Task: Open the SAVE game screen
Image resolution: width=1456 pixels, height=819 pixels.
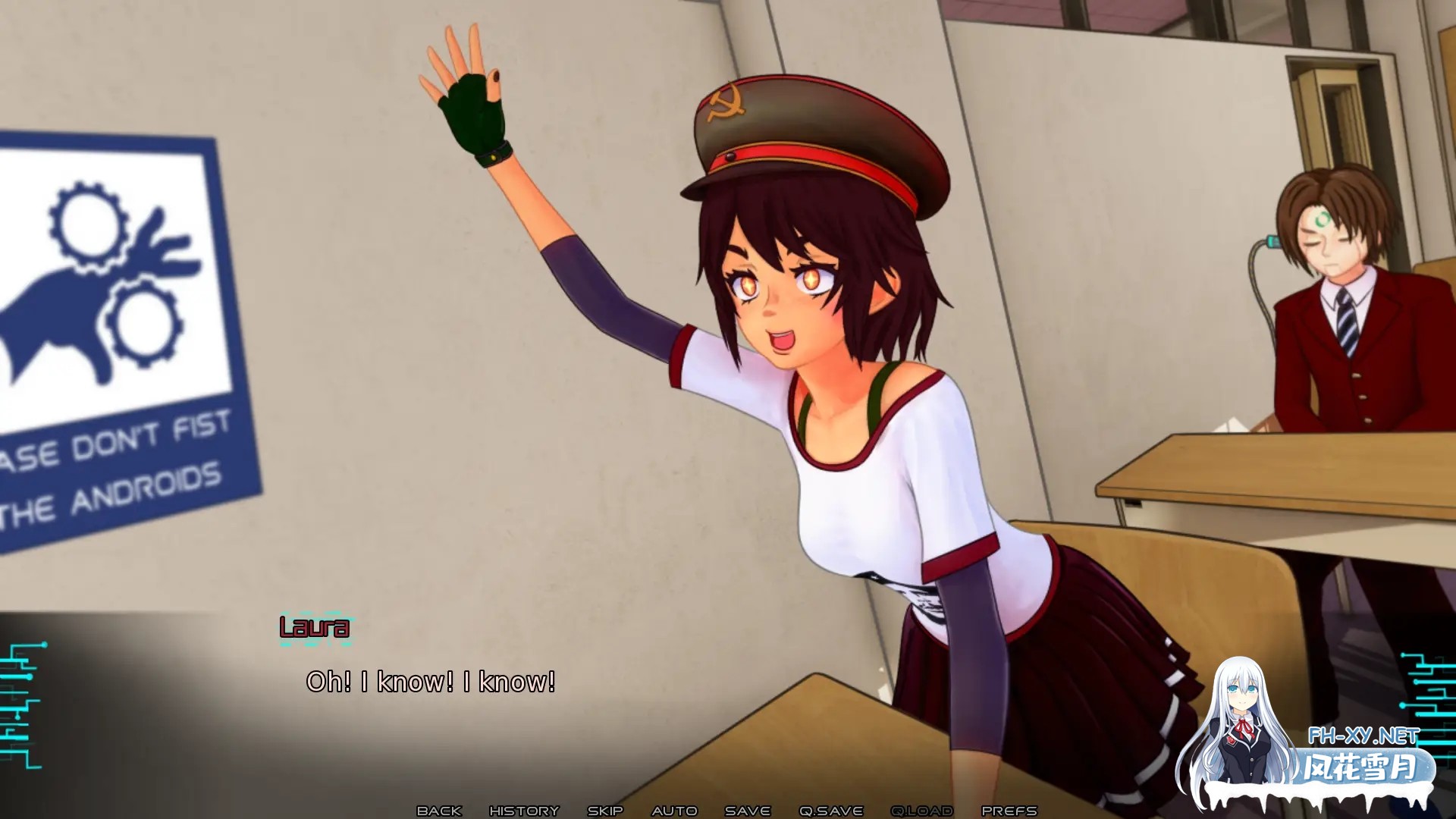Action: pos(746,811)
